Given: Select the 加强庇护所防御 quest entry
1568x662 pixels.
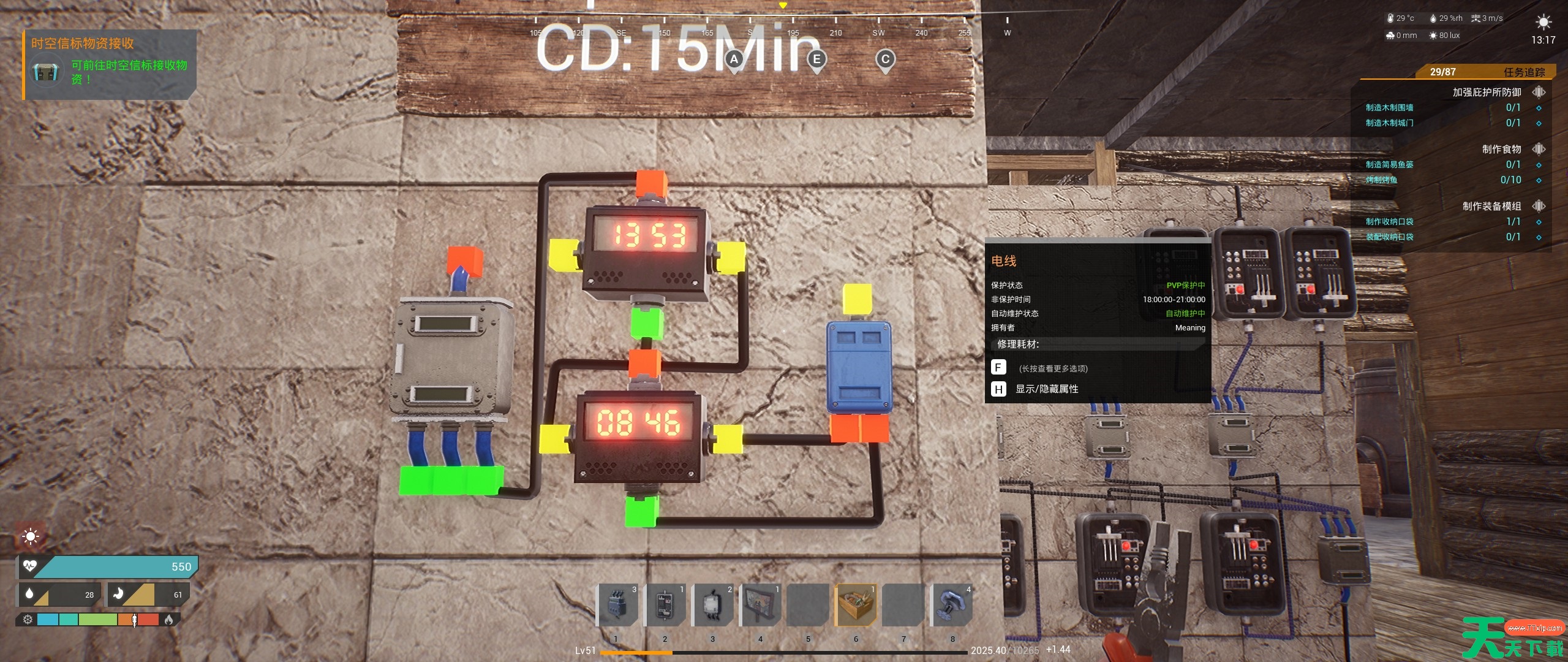Looking at the screenshot, I should click(x=1487, y=93).
